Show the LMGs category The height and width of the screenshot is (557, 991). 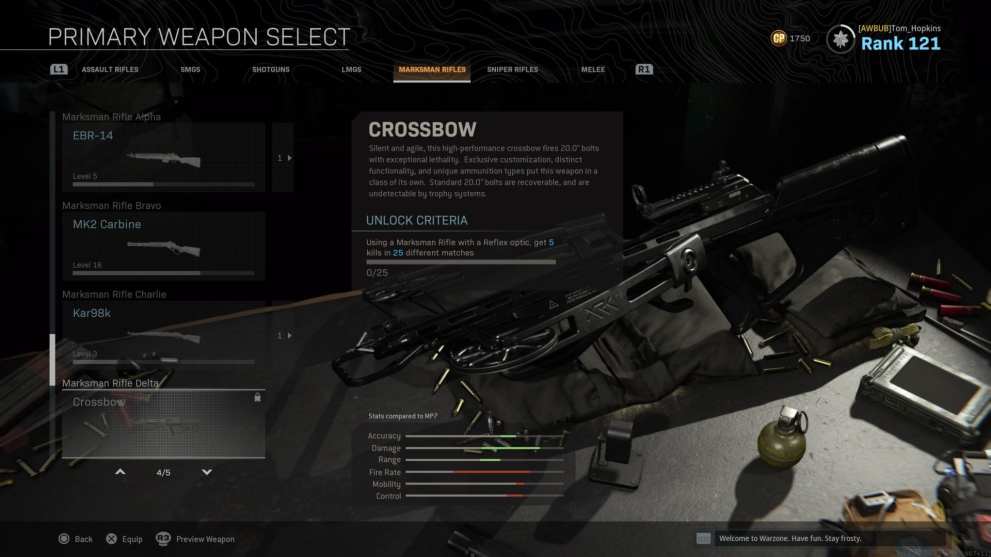click(351, 70)
